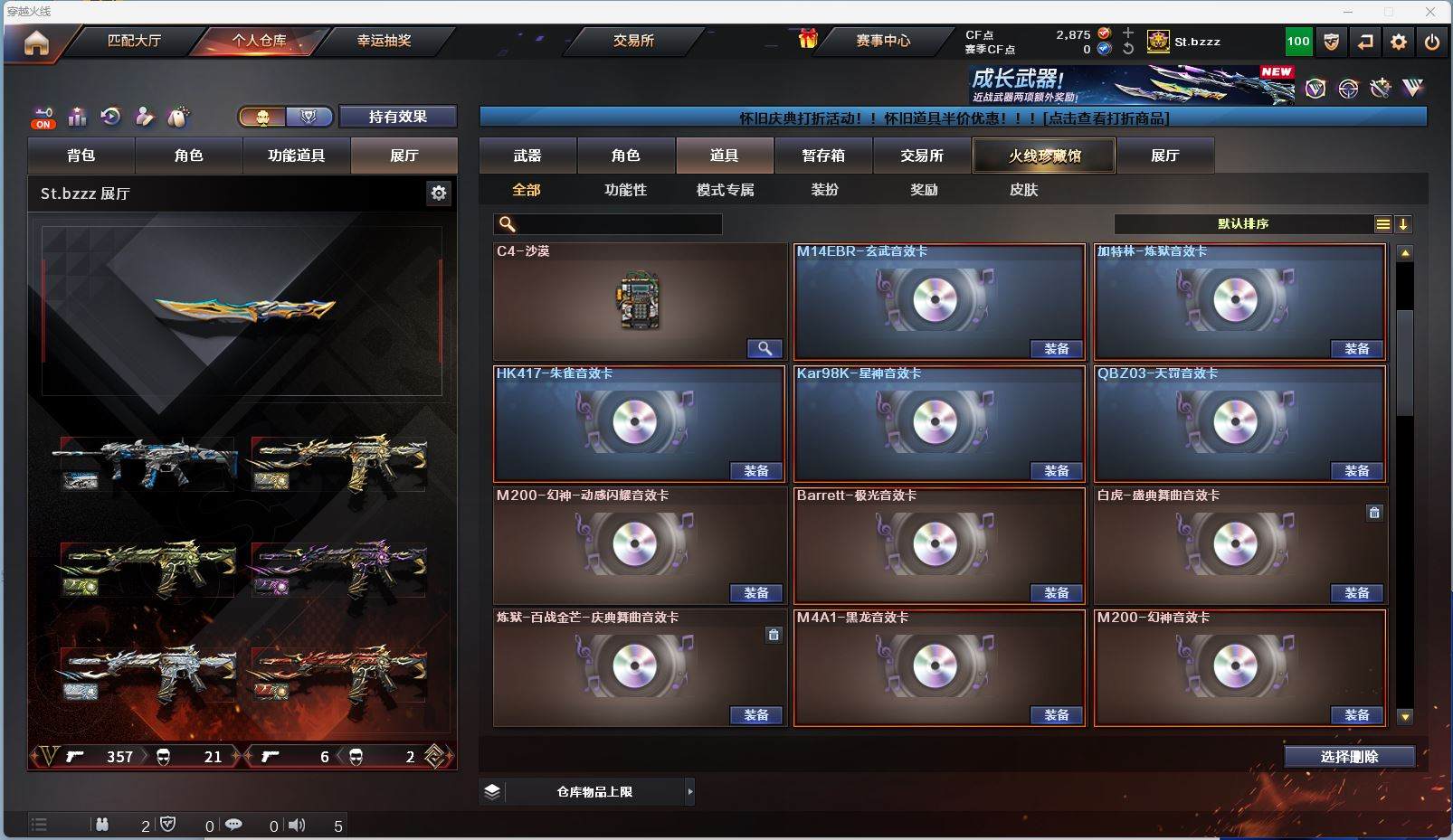This screenshot has width=1453, height=840.
Task: Click the 选择删除 button
Action: tap(1349, 757)
